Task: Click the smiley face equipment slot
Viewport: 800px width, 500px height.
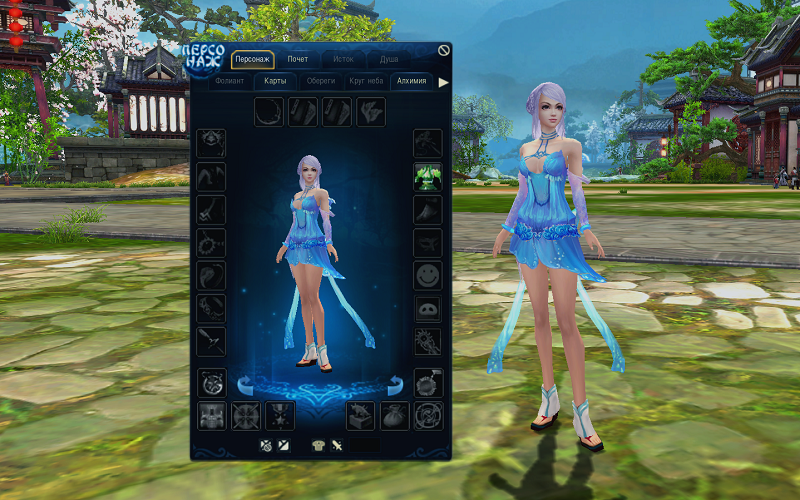Action: pyautogui.click(x=428, y=275)
